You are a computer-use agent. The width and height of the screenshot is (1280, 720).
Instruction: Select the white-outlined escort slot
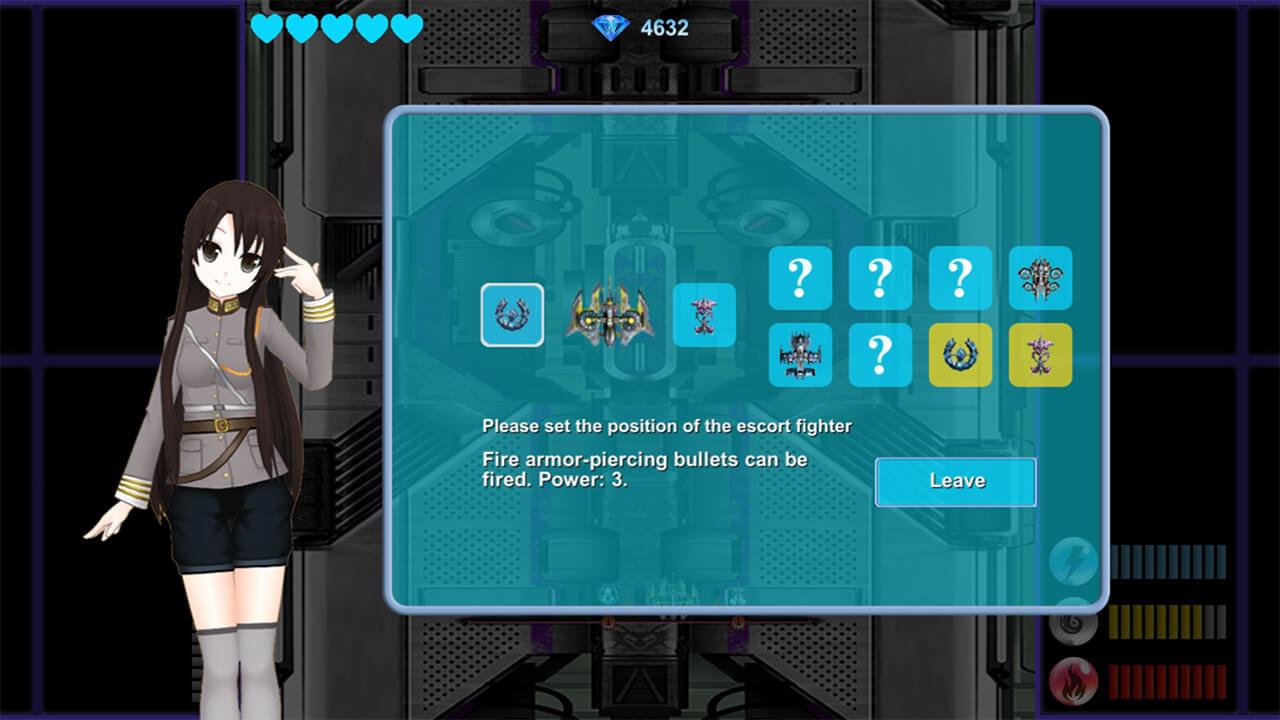[512, 315]
